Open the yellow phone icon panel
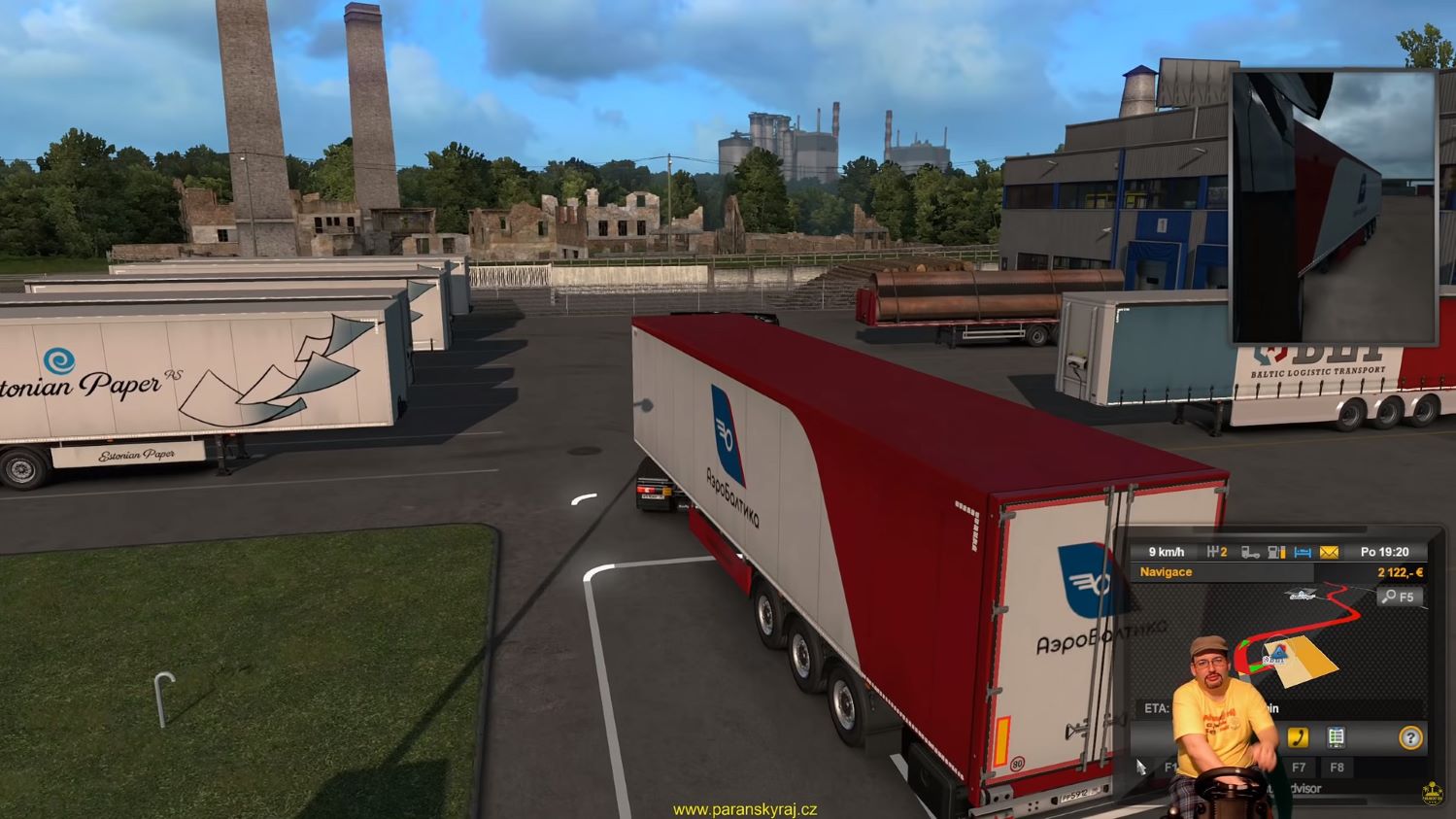1456x819 pixels. (x=1297, y=738)
